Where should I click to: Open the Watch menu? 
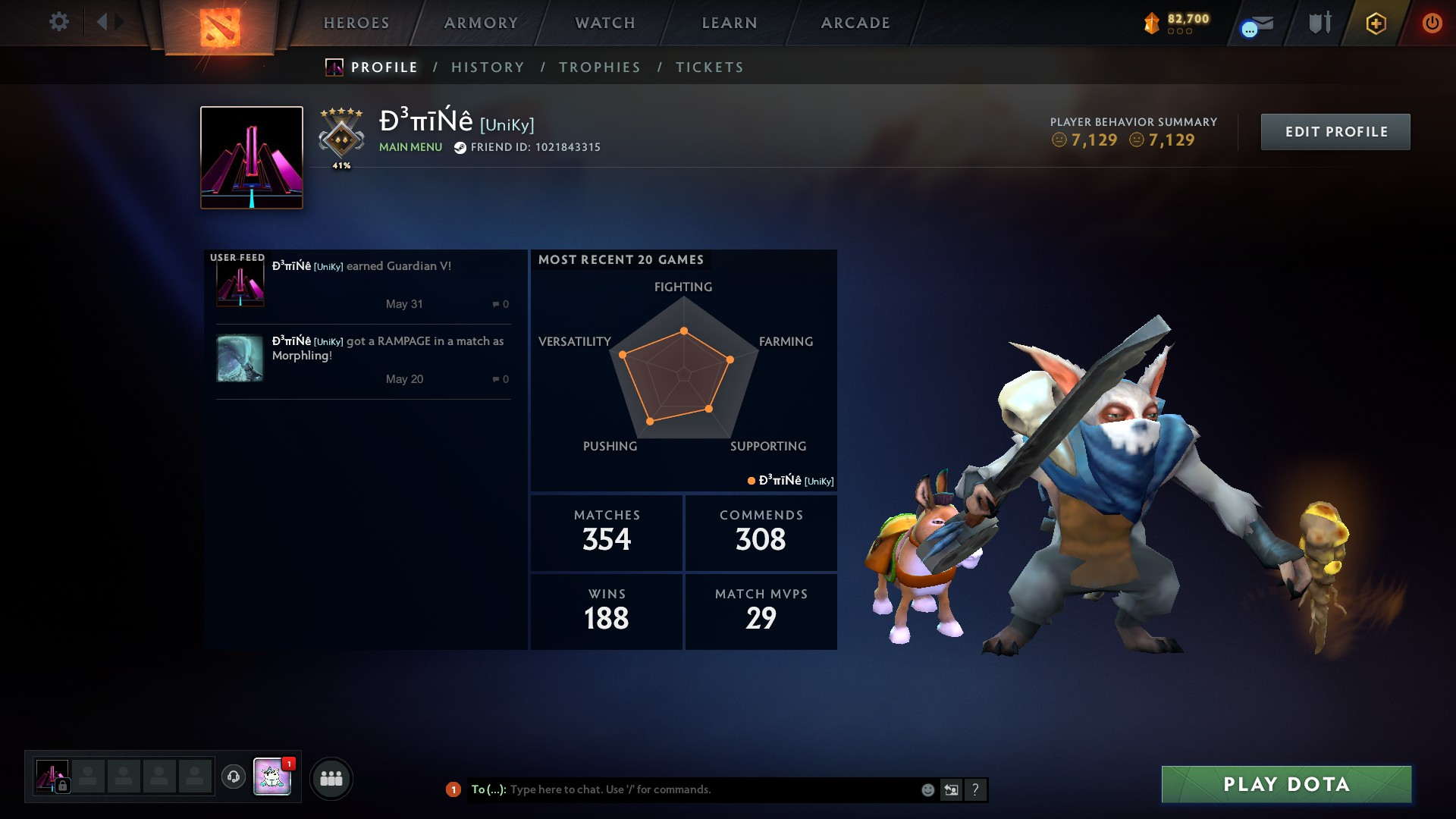coord(604,23)
